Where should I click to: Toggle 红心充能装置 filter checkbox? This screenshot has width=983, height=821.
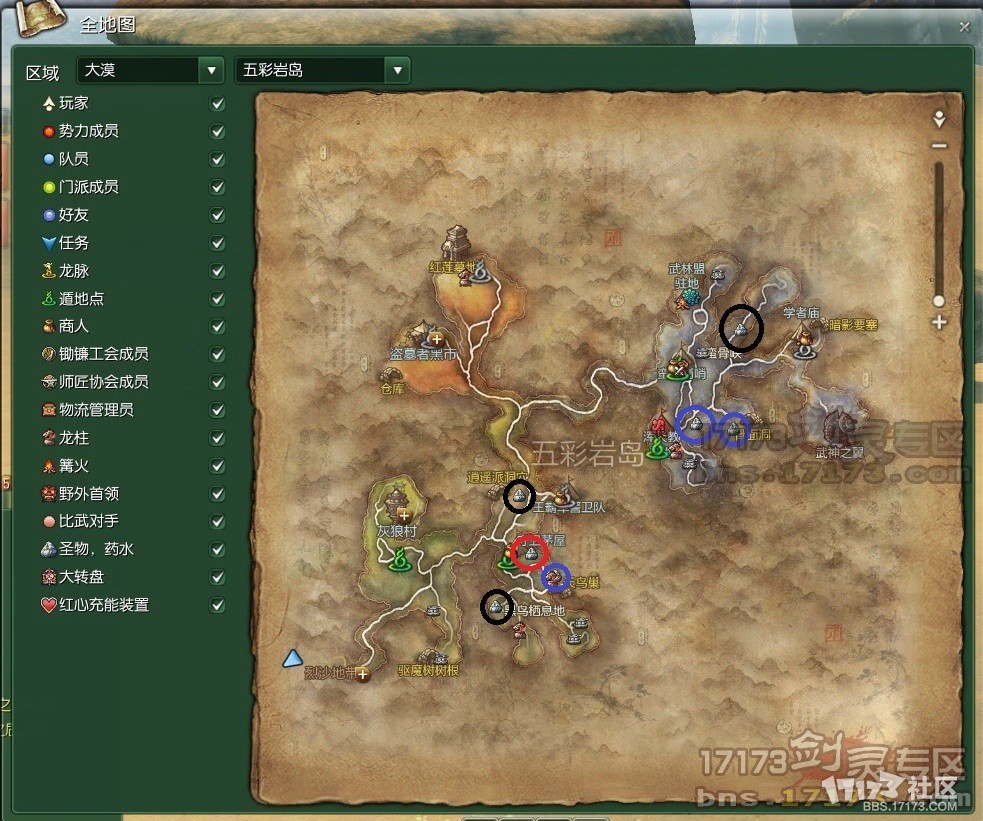[218, 605]
